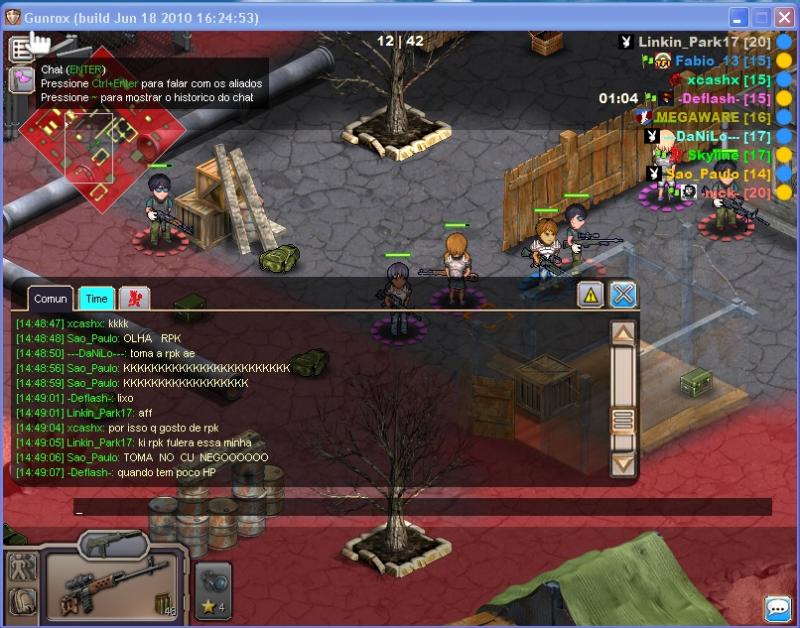Click the yellow warning triangle button
The image size is (800, 628).
click(x=590, y=294)
